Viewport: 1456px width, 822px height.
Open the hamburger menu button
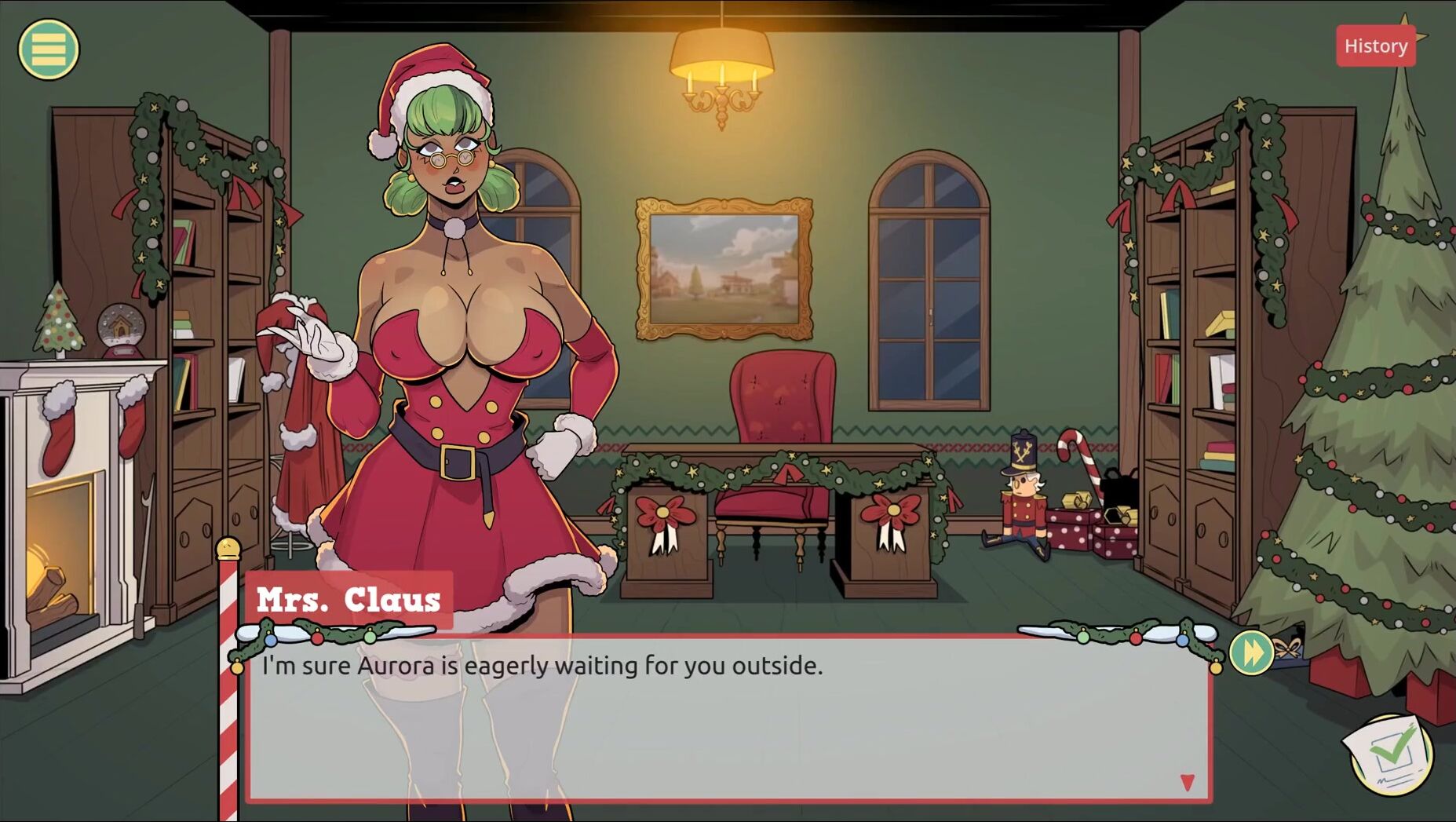tap(49, 49)
